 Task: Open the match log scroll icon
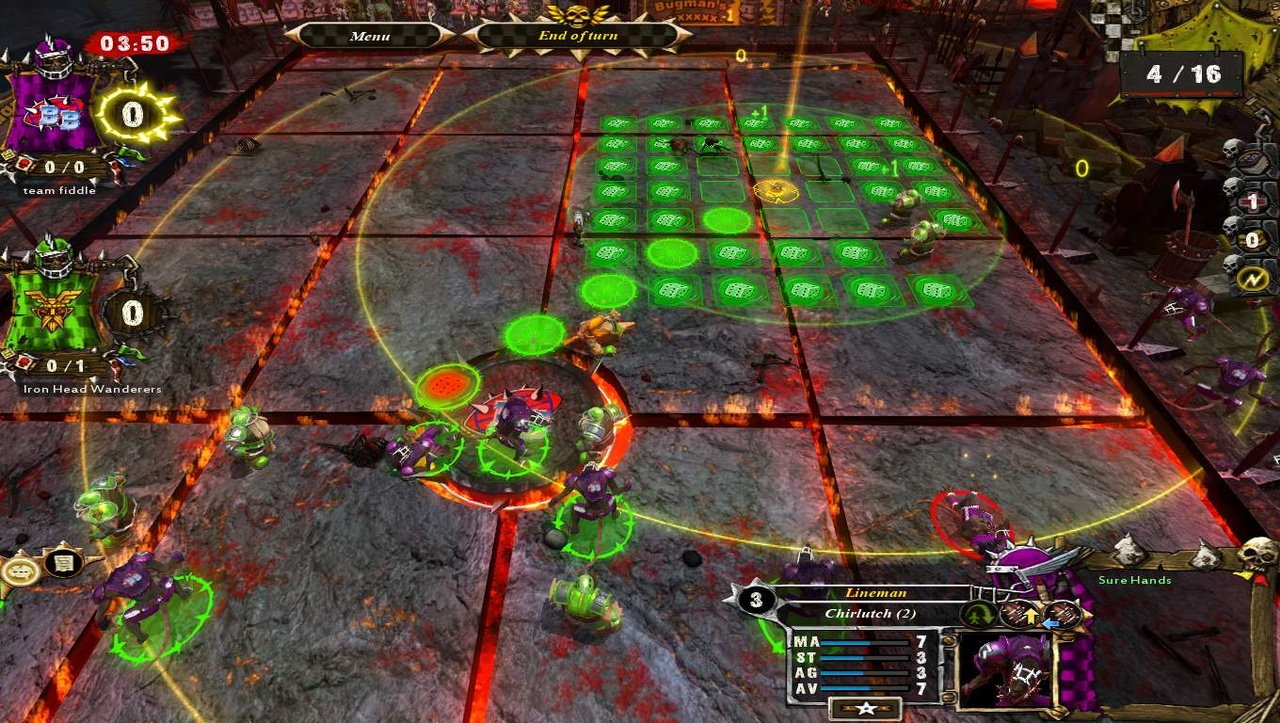point(62,563)
